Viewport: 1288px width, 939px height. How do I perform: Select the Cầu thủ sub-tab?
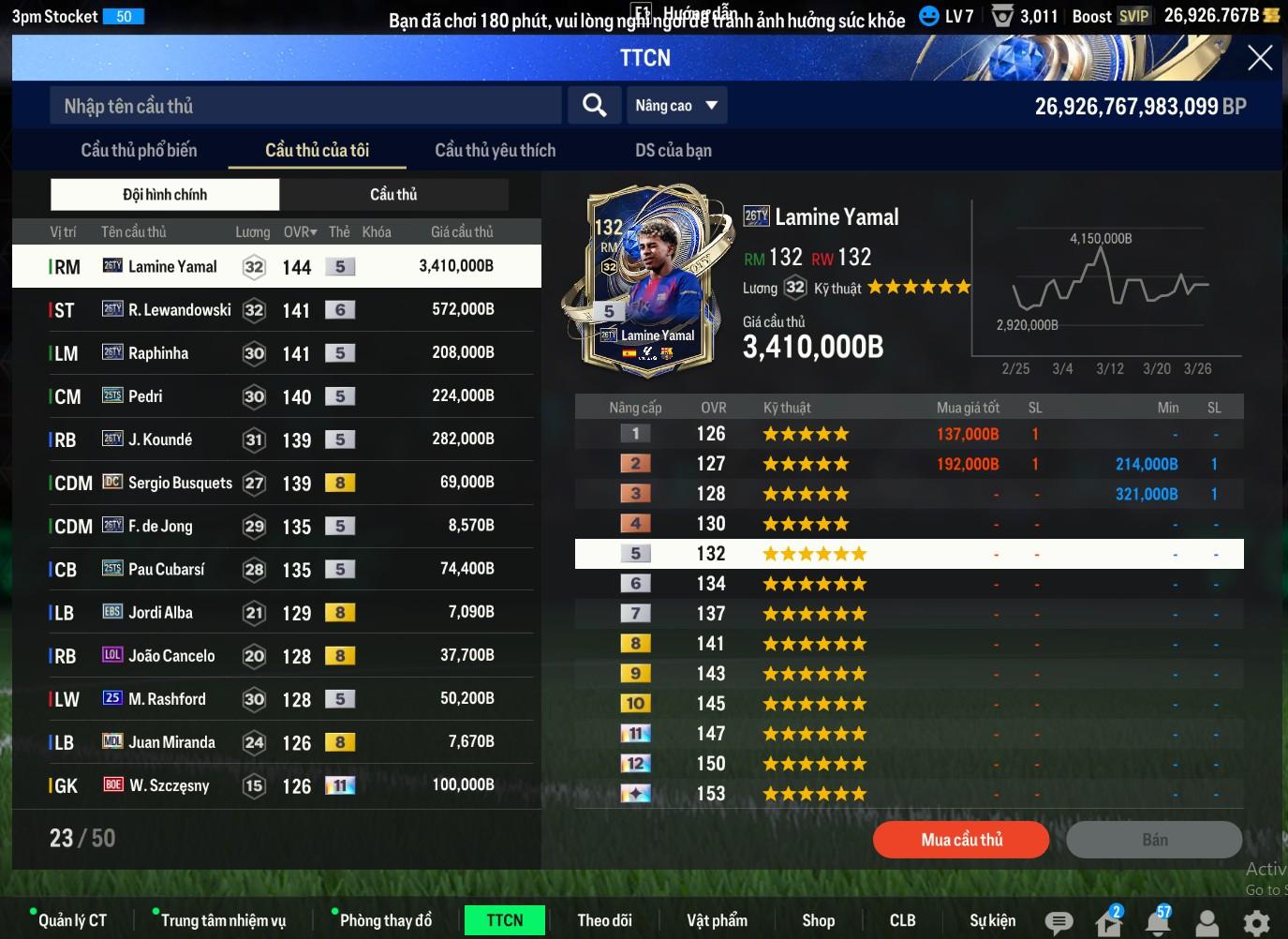[393, 195]
